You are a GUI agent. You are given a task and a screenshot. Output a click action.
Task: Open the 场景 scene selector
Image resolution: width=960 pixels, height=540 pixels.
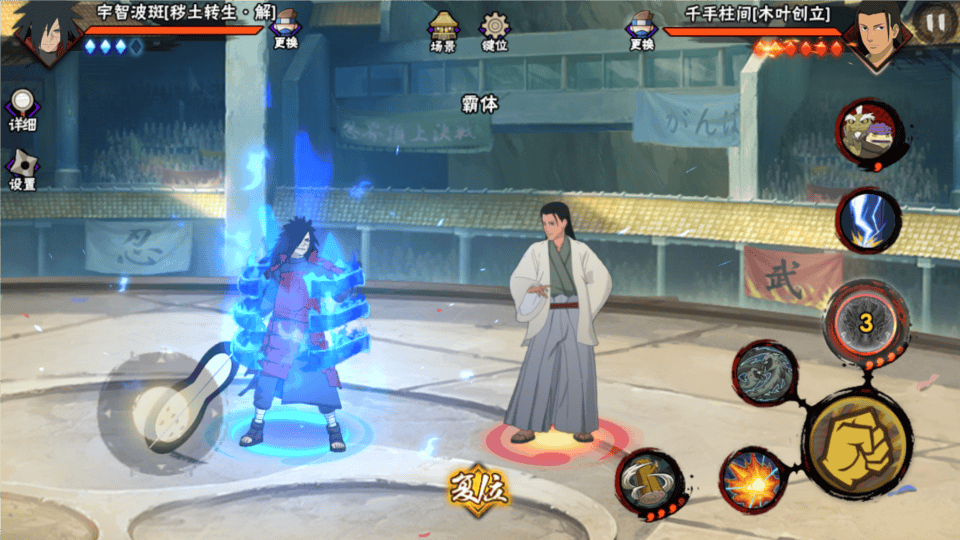444,31
